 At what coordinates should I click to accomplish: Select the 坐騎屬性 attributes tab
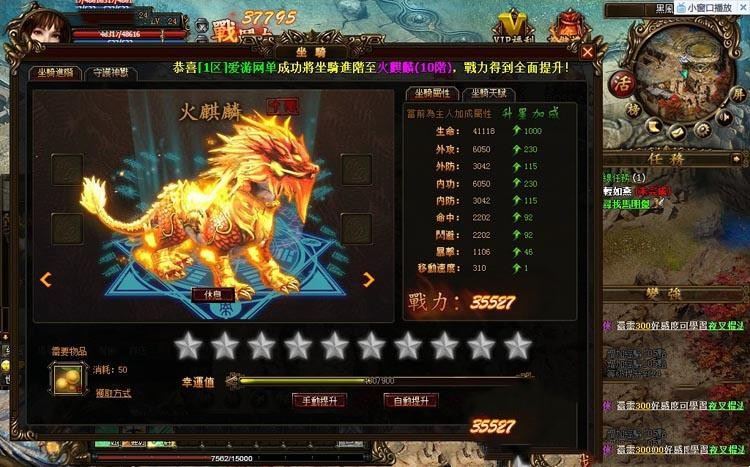432,93
